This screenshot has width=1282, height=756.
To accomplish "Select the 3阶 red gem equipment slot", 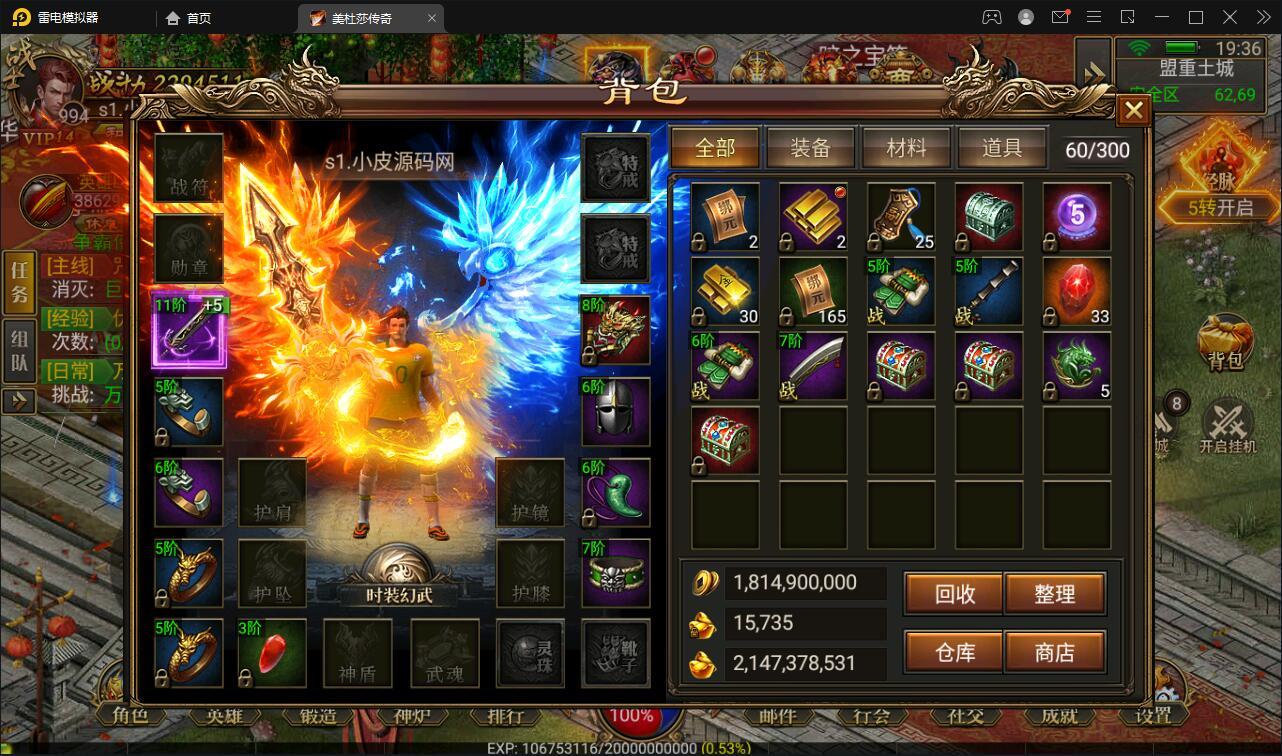I will click(272, 654).
